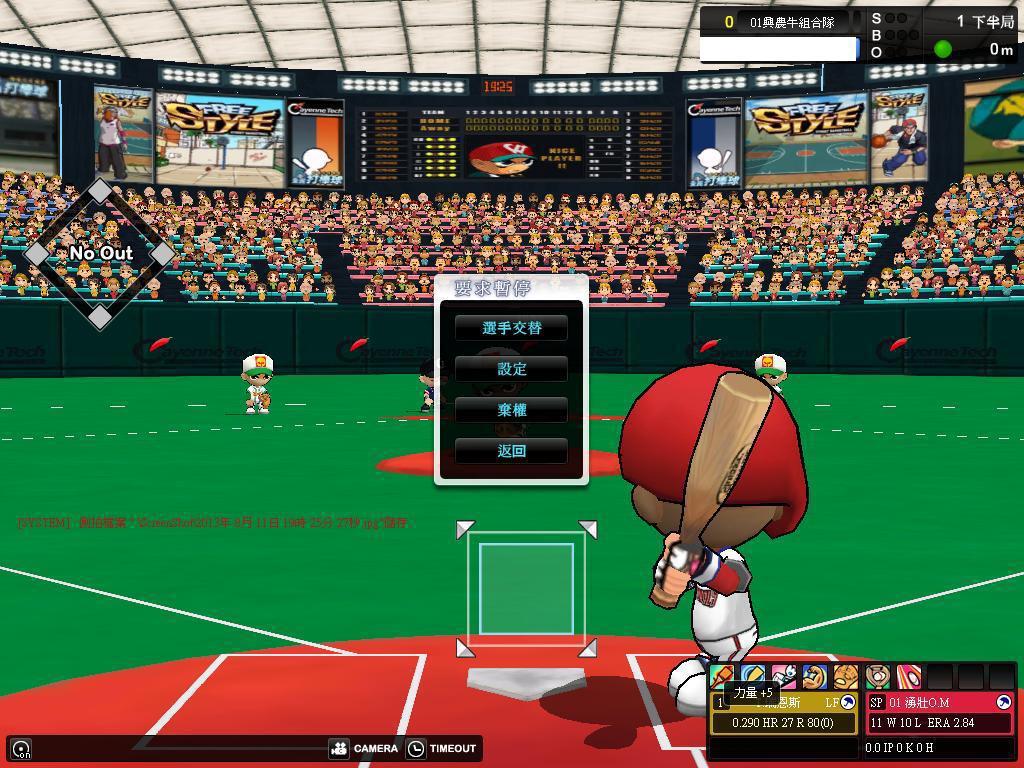The height and width of the screenshot is (768, 1024).
Task: Activate the catcher's mitt with ball icon
Action: (x=878, y=677)
